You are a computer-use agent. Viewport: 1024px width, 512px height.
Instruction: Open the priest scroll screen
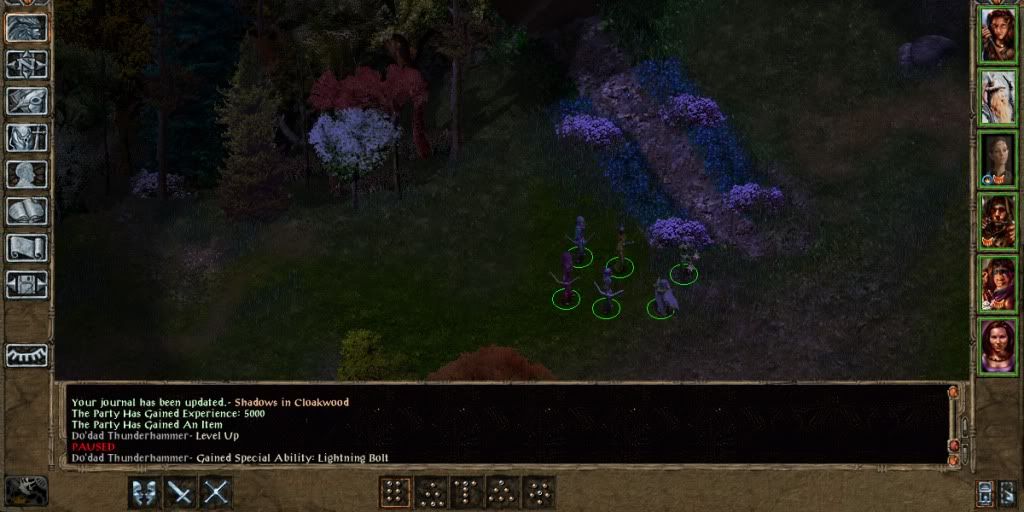27,248
